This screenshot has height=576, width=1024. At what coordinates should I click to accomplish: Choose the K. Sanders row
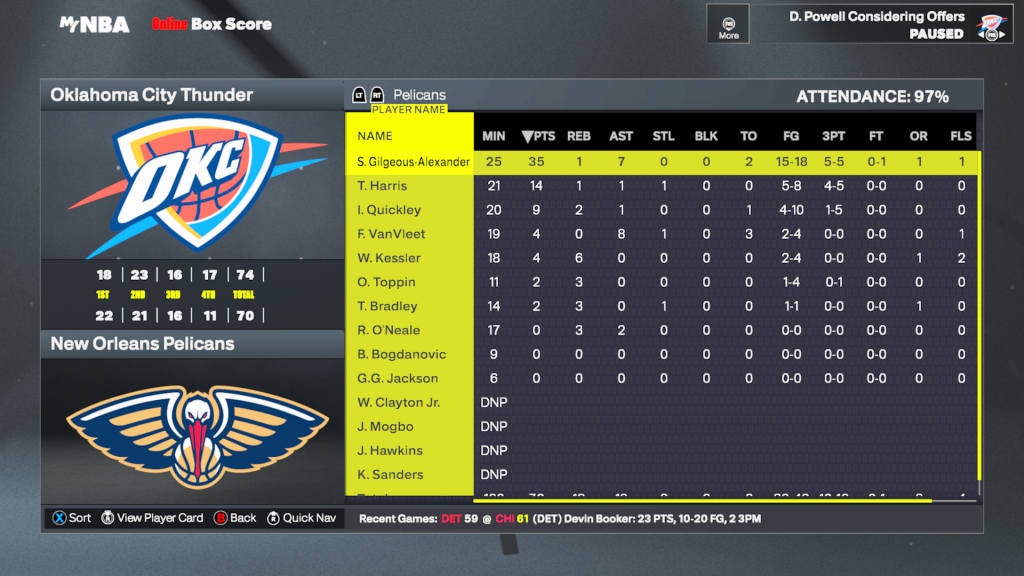pos(390,474)
